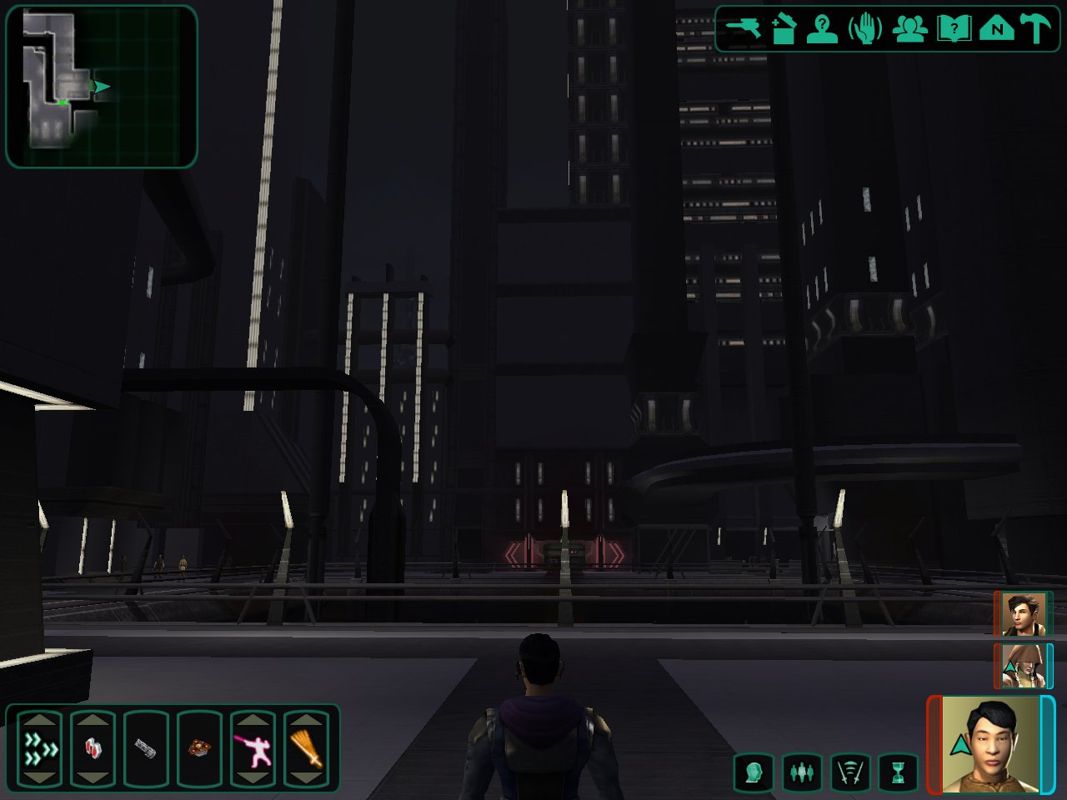Screen dimensions: 1067x800
Task: Open the area map compass icon
Action: pos(996,29)
